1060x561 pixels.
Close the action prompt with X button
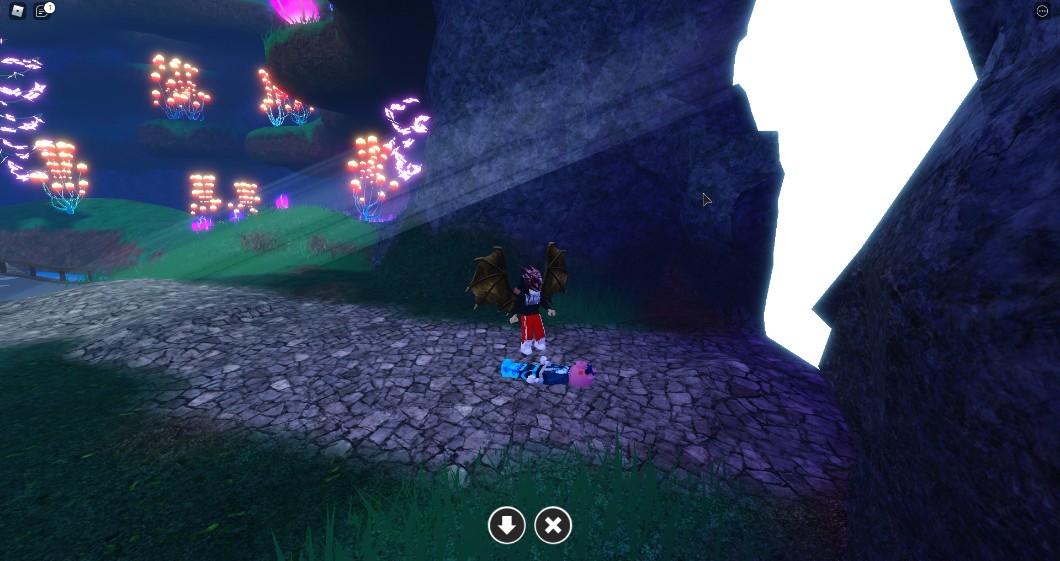point(553,525)
